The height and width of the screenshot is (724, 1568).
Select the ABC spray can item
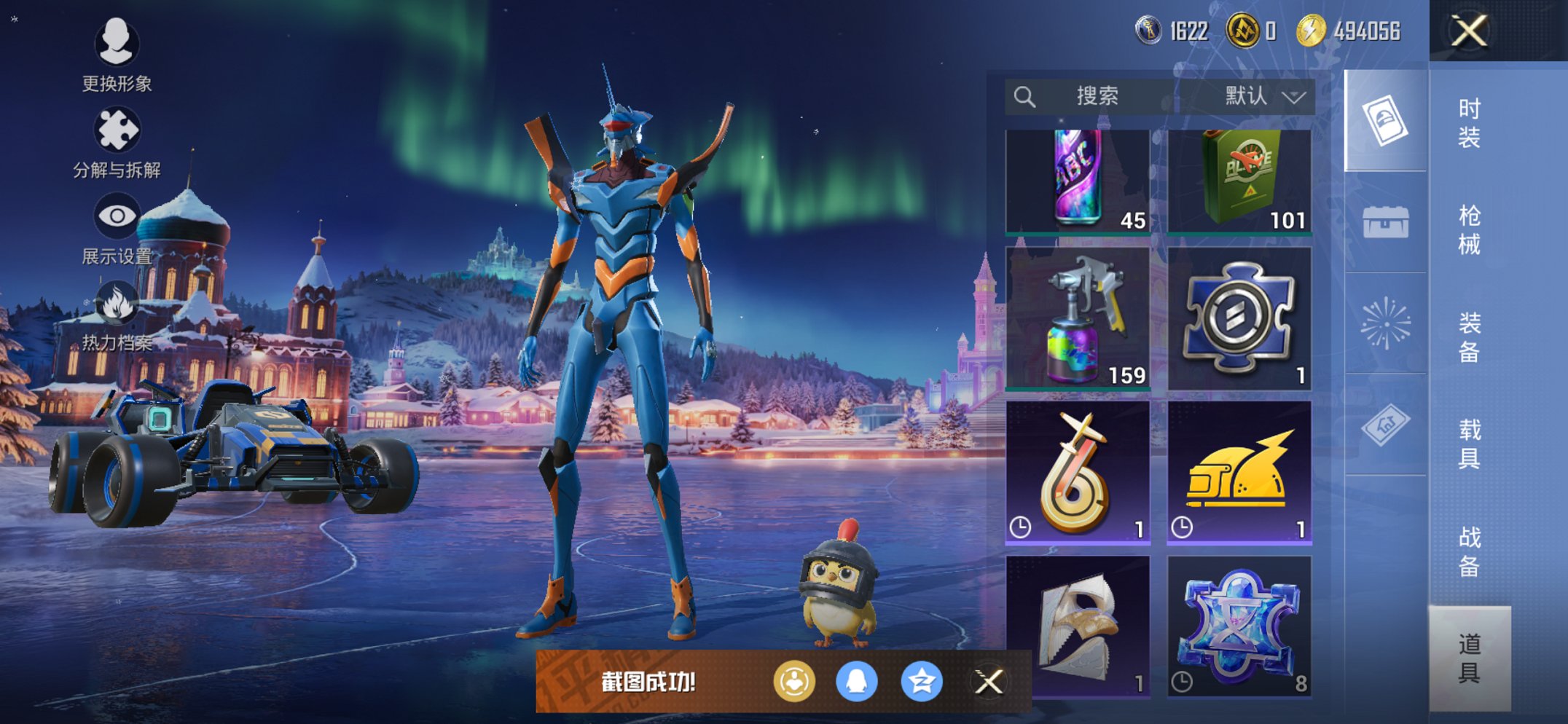point(1078,181)
